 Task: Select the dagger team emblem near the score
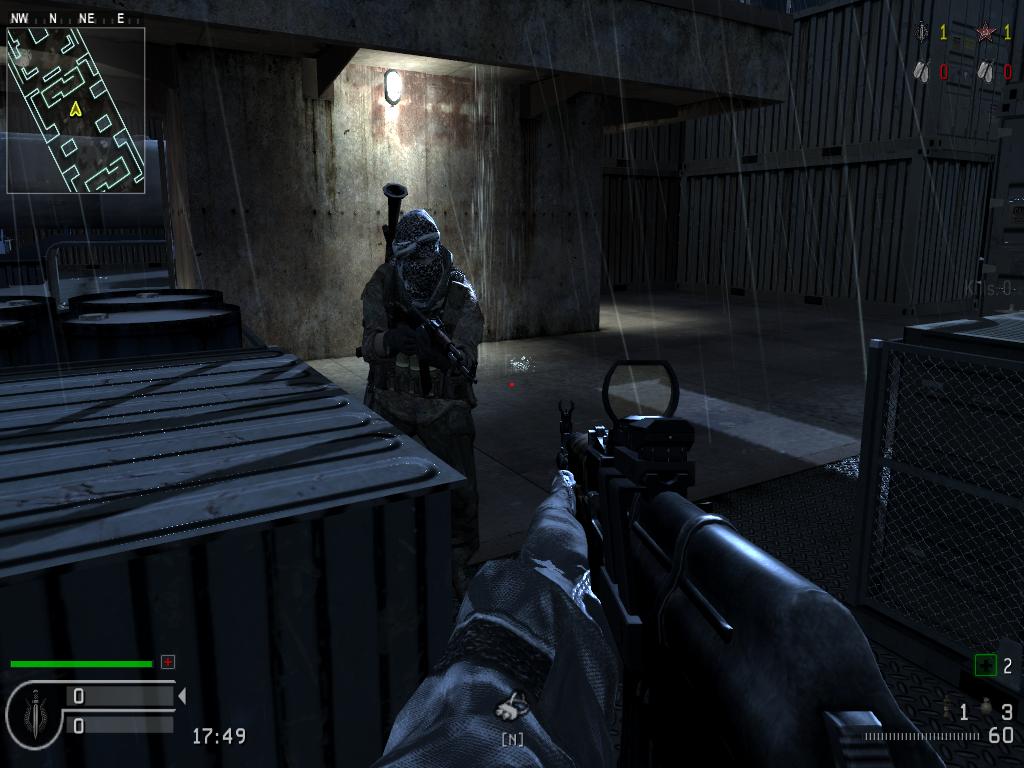[922, 33]
